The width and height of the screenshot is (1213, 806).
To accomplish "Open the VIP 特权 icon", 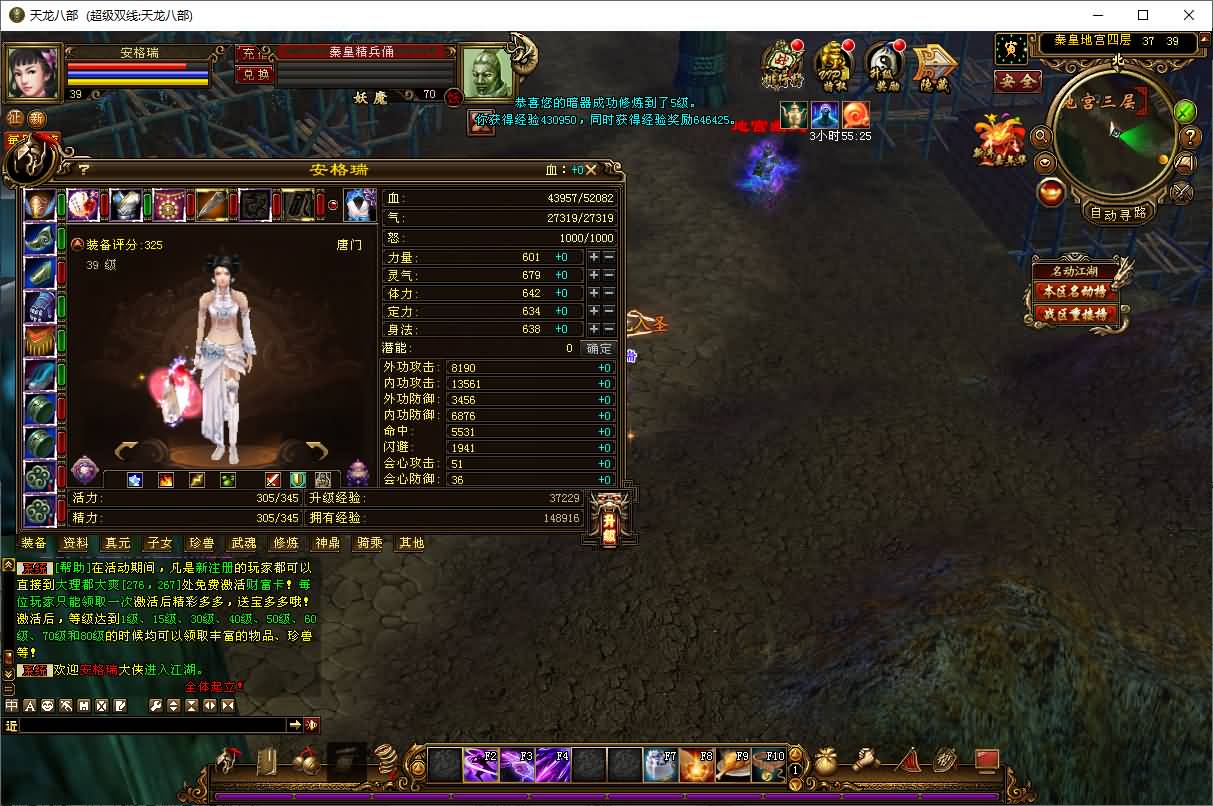I will 832,66.
